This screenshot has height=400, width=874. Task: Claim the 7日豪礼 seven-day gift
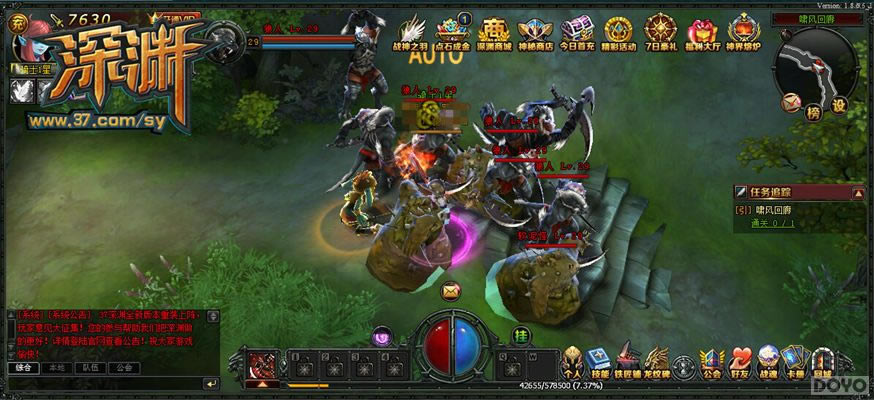point(661,30)
